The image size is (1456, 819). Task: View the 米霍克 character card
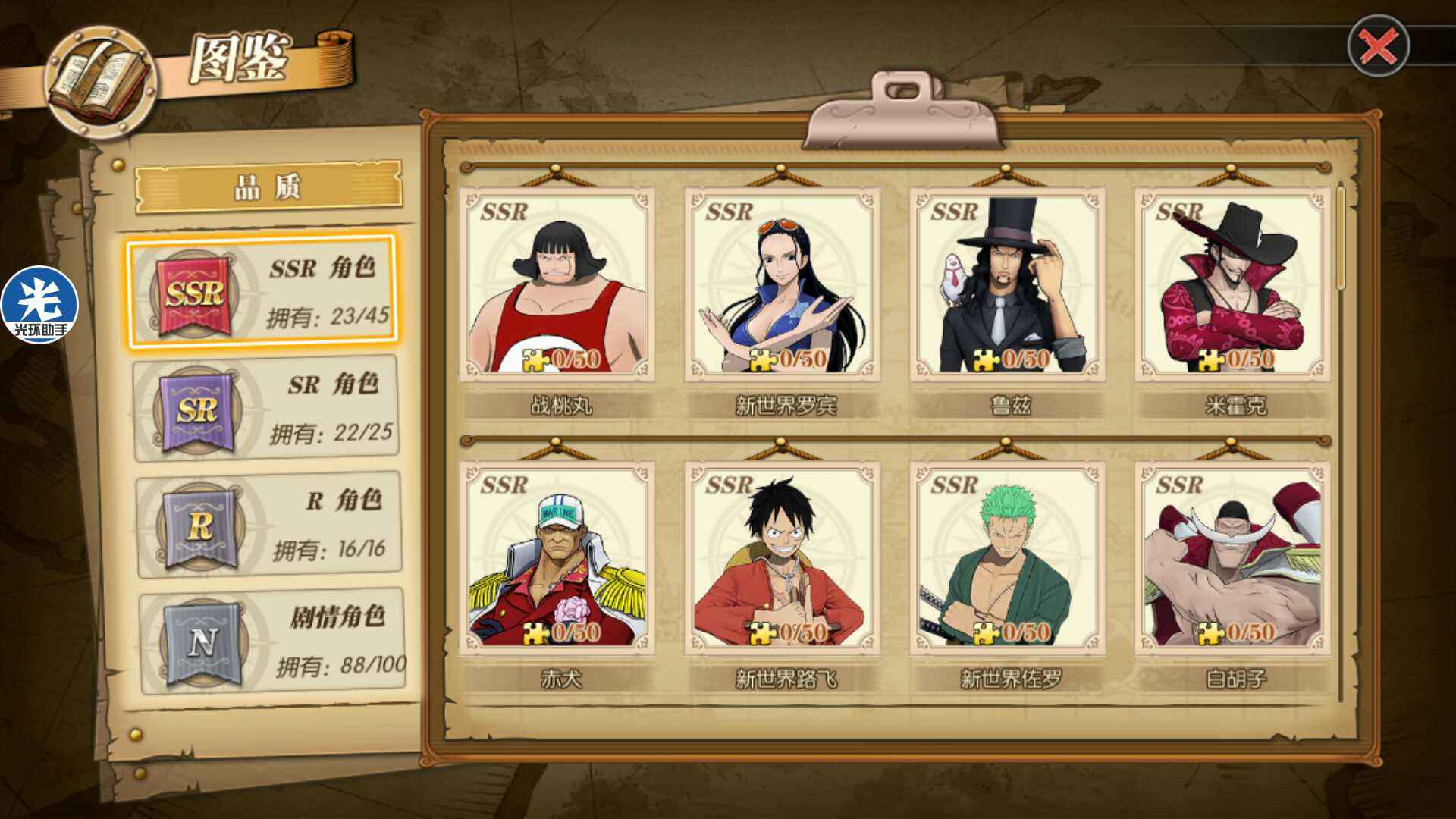click(x=1233, y=286)
